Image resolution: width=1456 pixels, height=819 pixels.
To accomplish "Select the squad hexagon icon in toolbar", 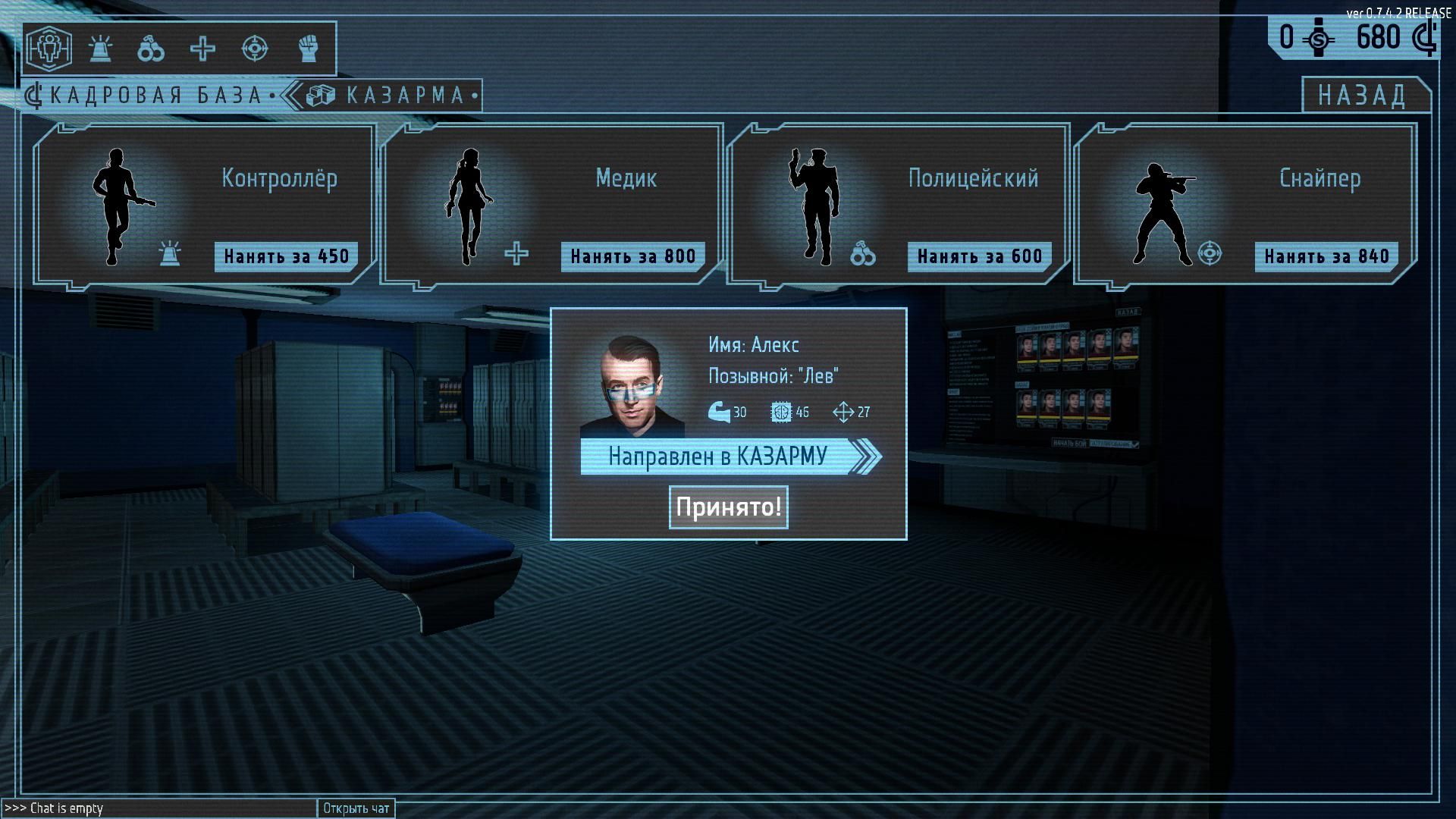I will pos(49,49).
